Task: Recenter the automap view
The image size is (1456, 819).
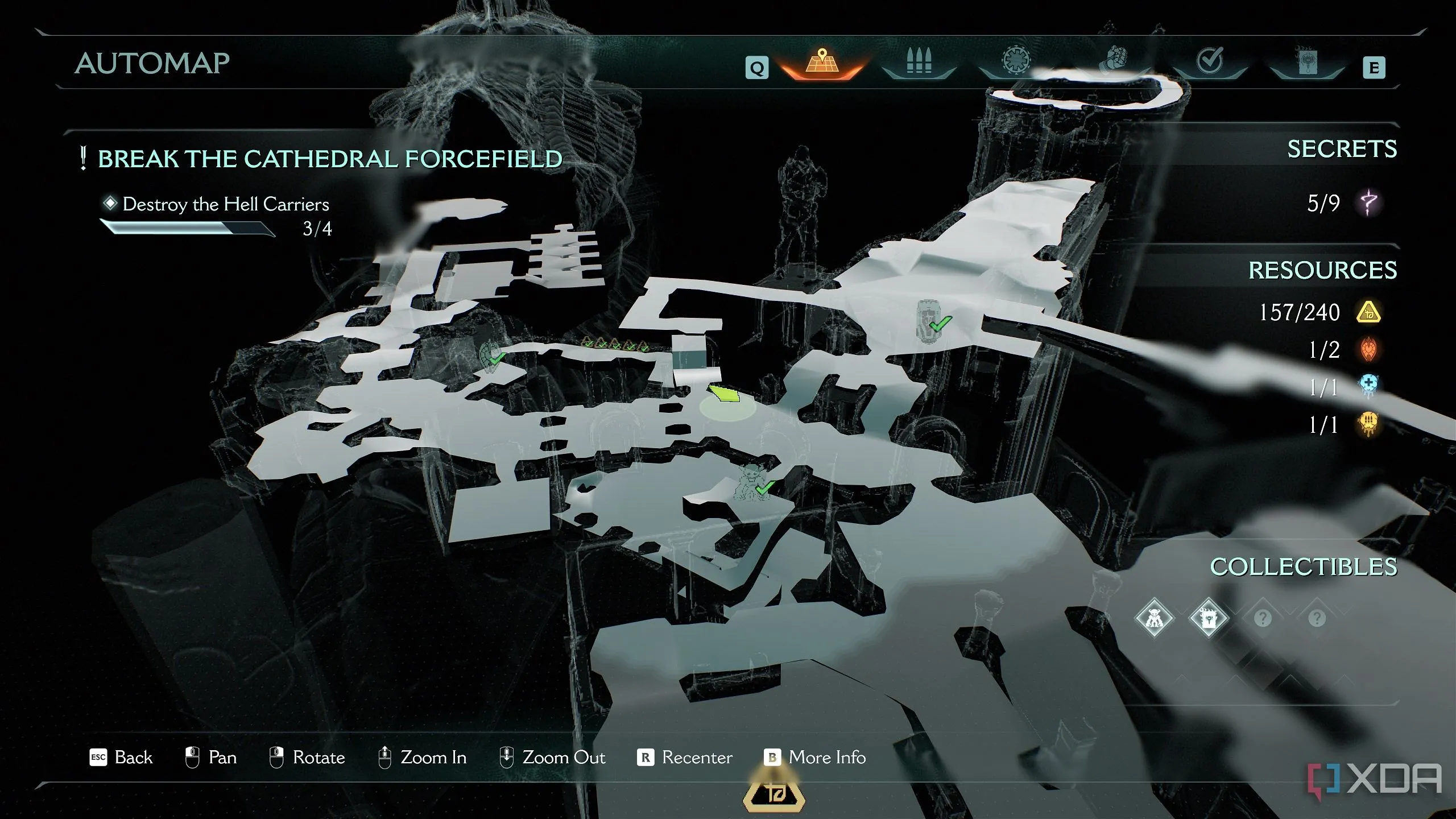Action: tap(685, 758)
